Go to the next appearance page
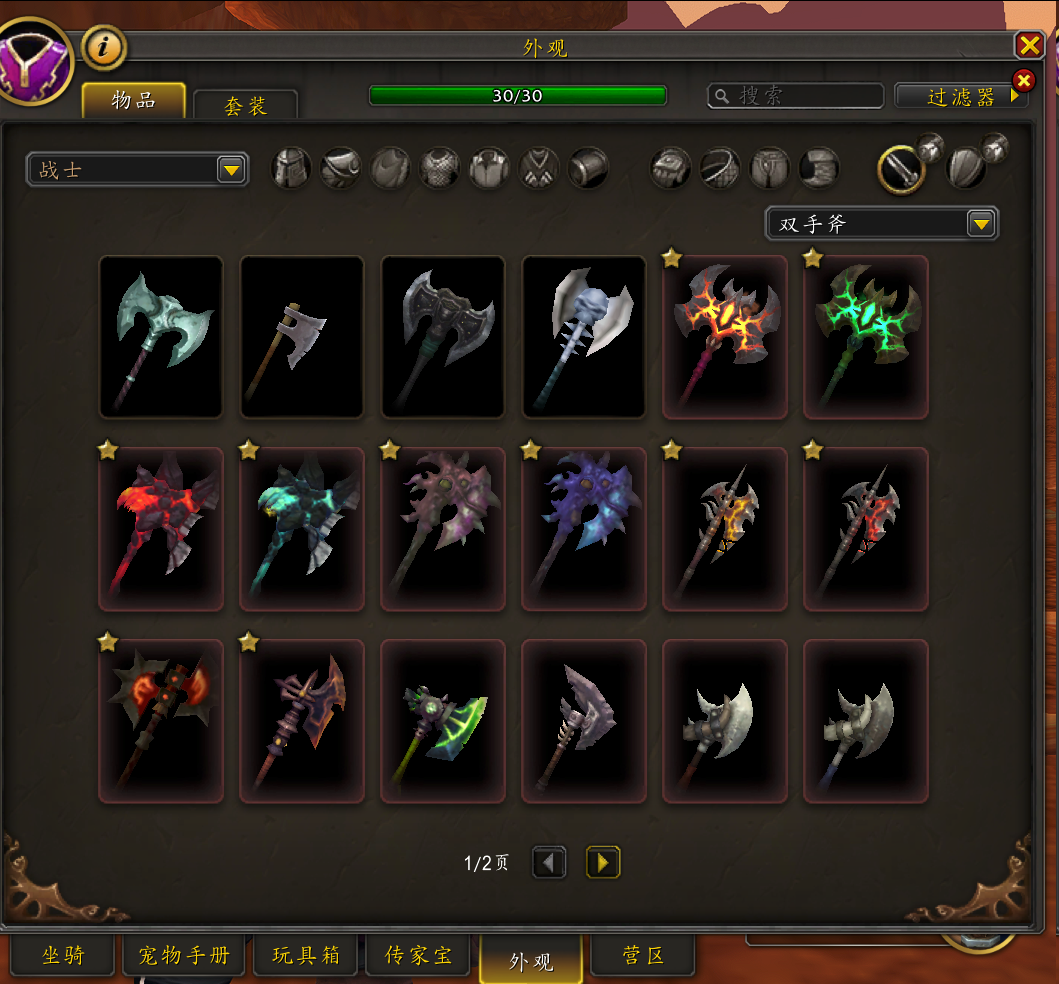Image resolution: width=1059 pixels, height=984 pixels. pyautogui.click(x=603, y=862)
